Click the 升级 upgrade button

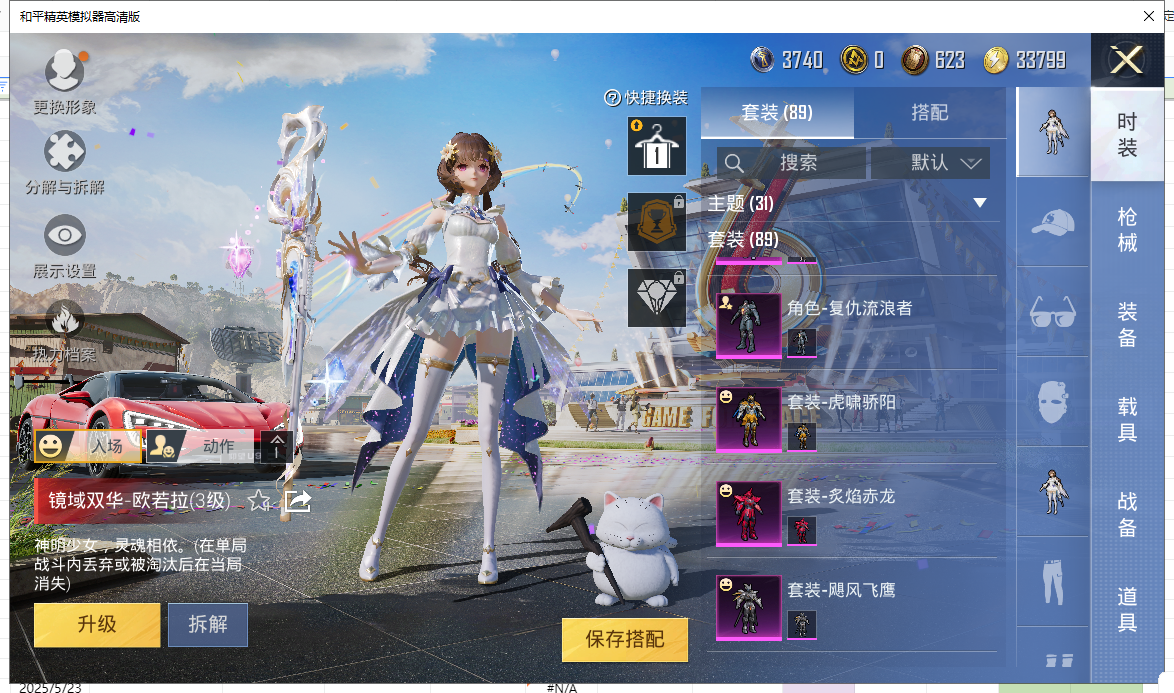97,625
